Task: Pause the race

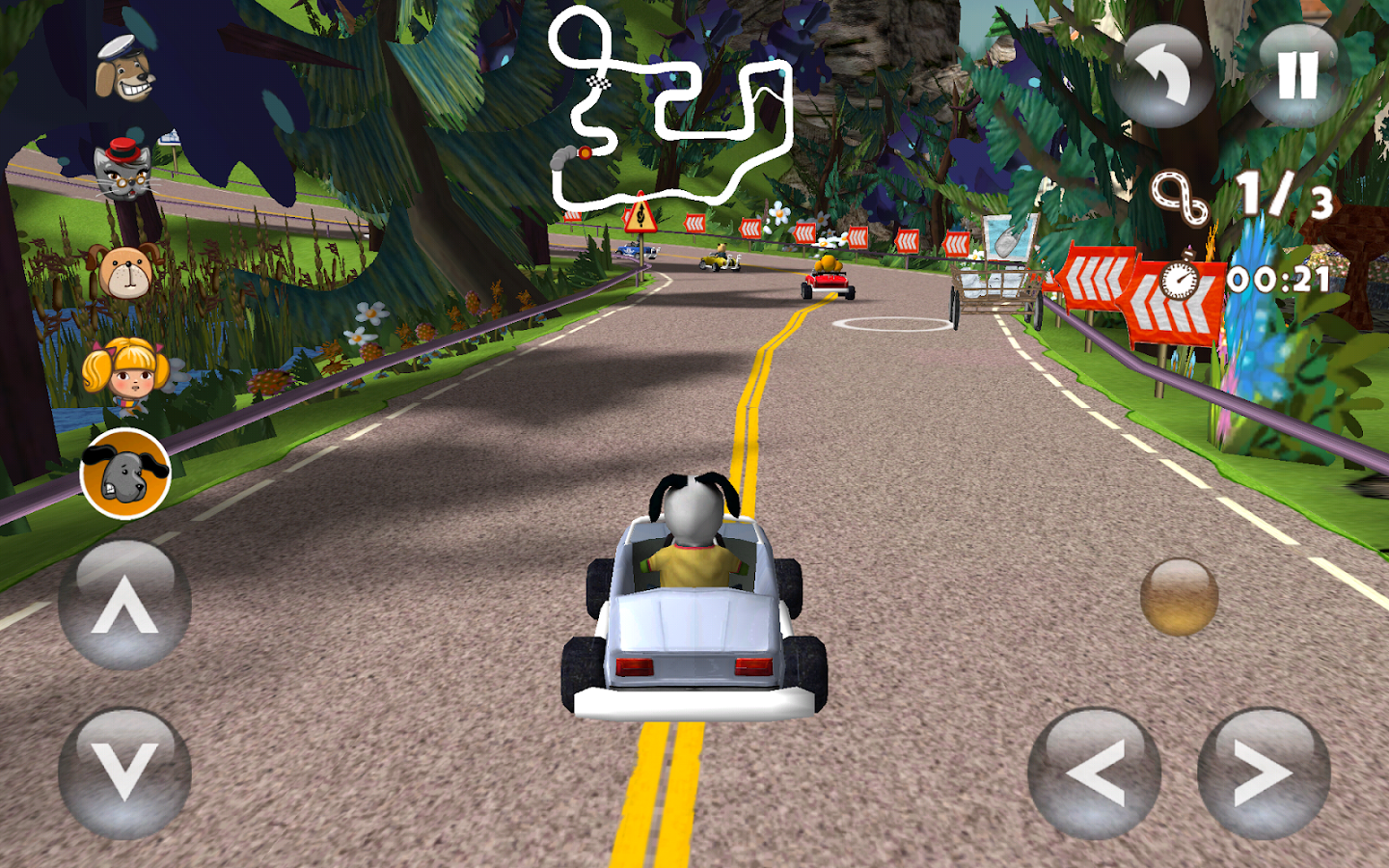Action: (1297, 75)
